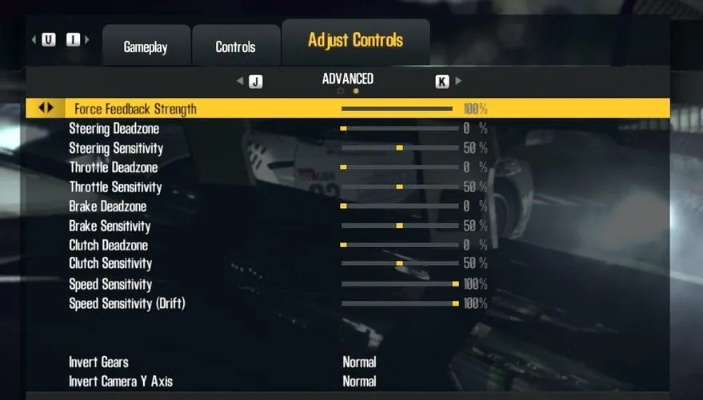Set the Steering Sensitivity slider
This screenshot has height=400, width=703.
coord(398,148)
